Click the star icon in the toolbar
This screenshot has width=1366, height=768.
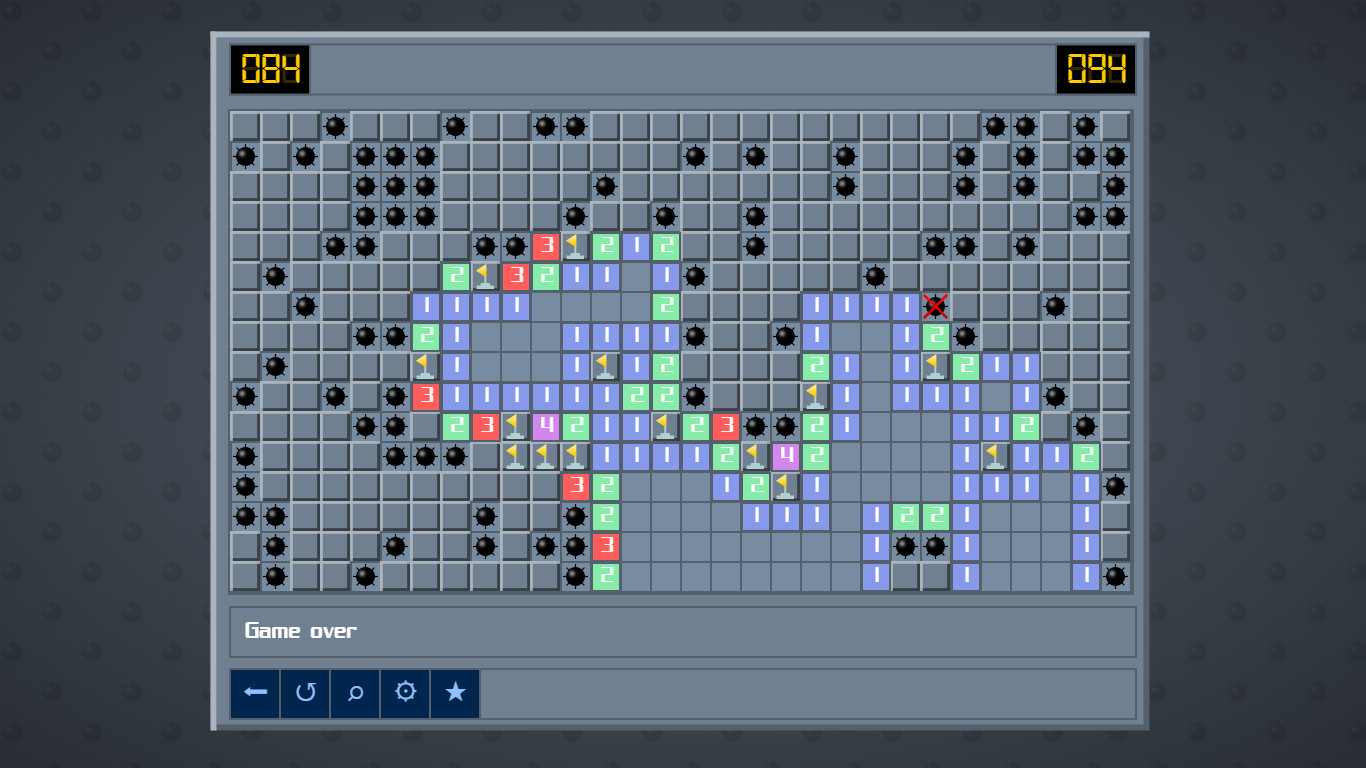coord(455,692)
